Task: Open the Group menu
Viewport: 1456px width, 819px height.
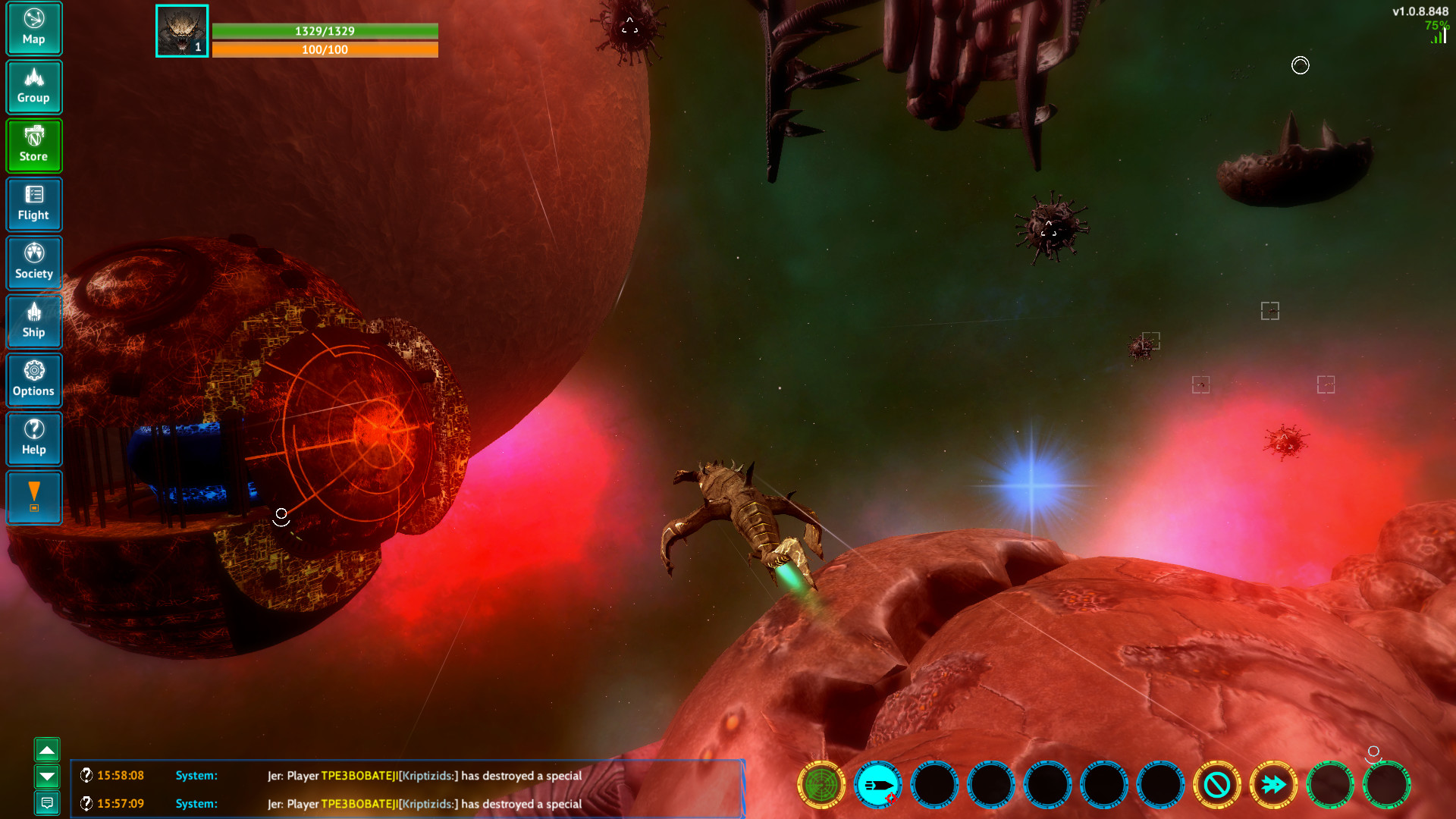Action: (33, 86)
